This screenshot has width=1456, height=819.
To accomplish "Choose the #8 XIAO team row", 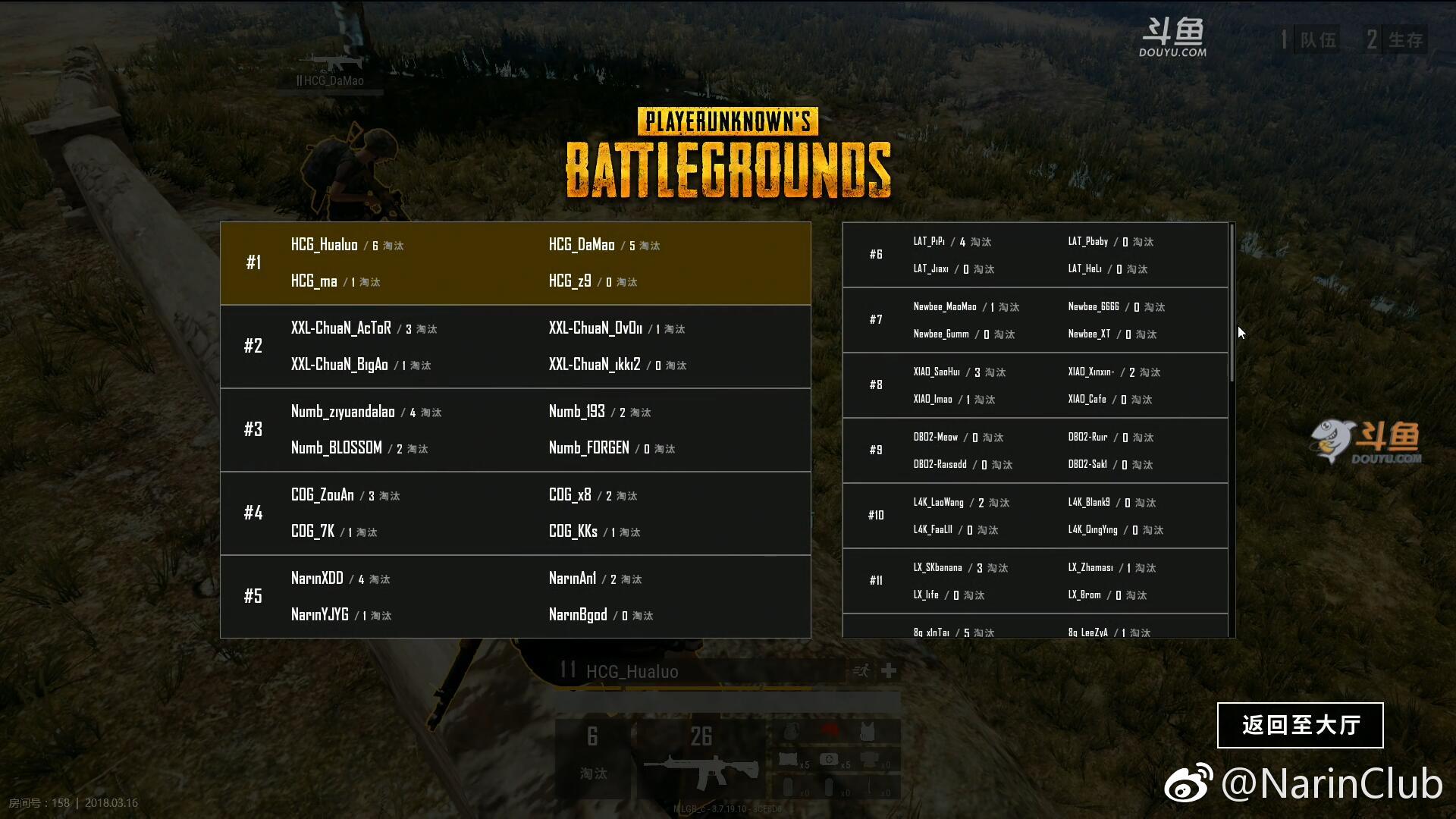I will (1035, 385).
